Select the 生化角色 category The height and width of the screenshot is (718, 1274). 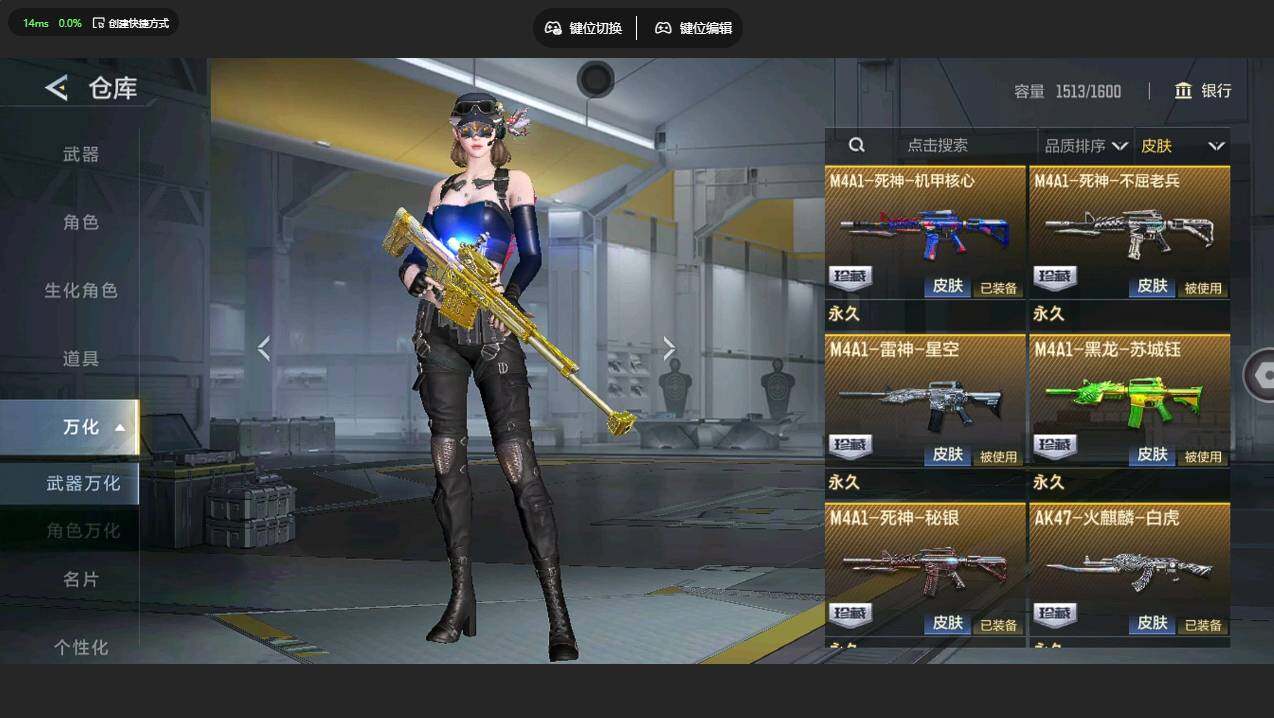tap(81, 290)
